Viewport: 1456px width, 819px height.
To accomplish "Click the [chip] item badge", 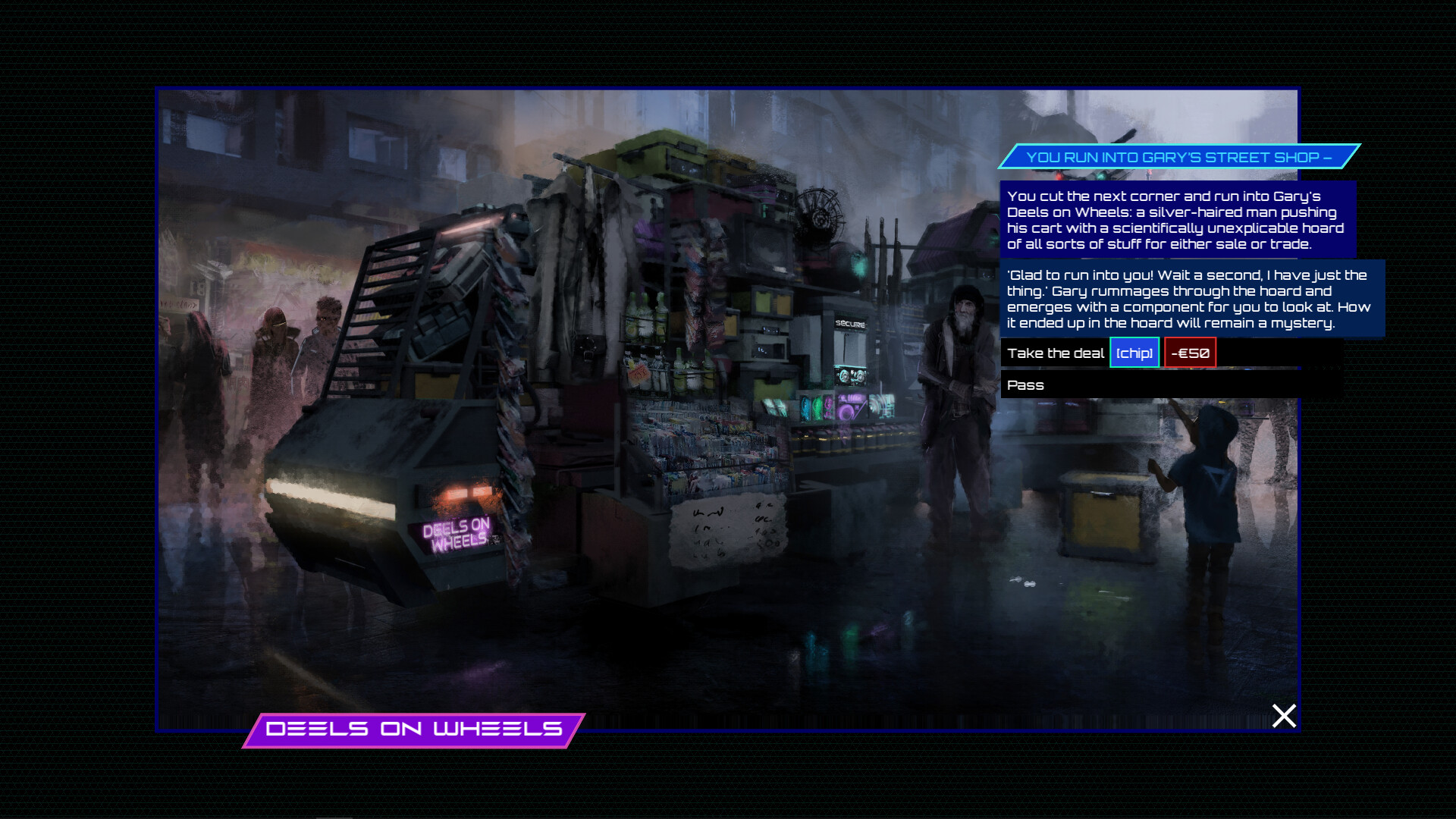I will coord(1134,352).
